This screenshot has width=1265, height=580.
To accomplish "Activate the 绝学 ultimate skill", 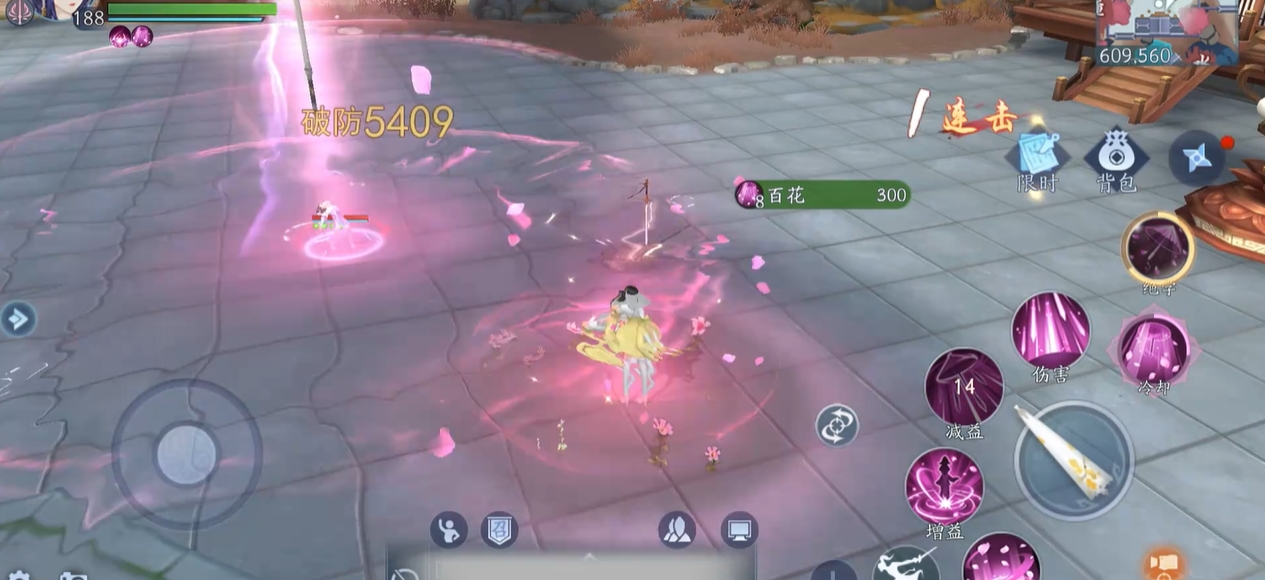I will pyautogui.click(x=1158, y=247).
